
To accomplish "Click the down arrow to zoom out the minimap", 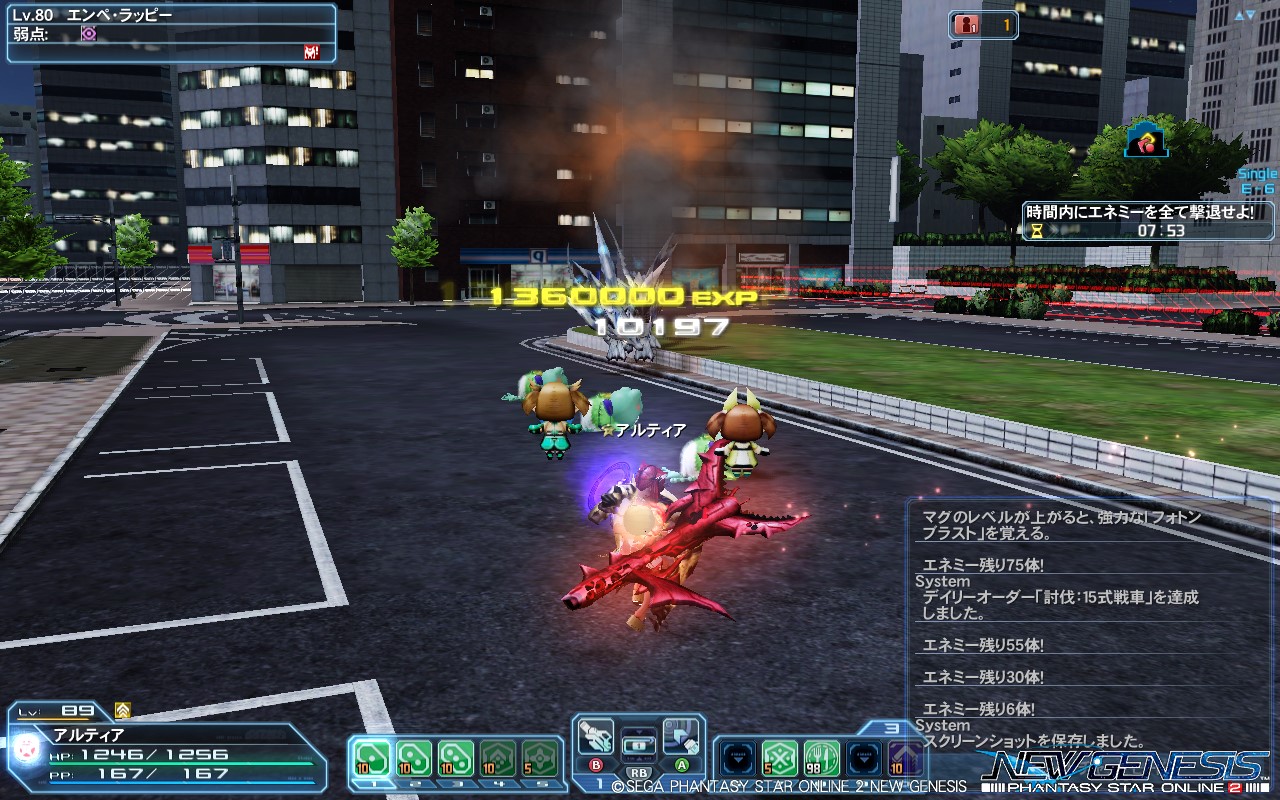I will (1251, 14).
